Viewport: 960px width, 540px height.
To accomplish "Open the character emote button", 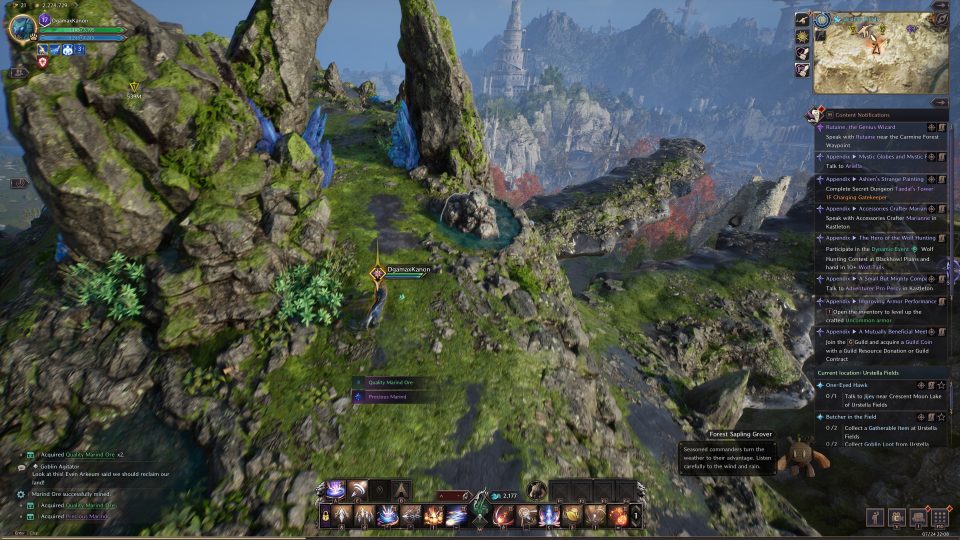I will coord(876,517).
